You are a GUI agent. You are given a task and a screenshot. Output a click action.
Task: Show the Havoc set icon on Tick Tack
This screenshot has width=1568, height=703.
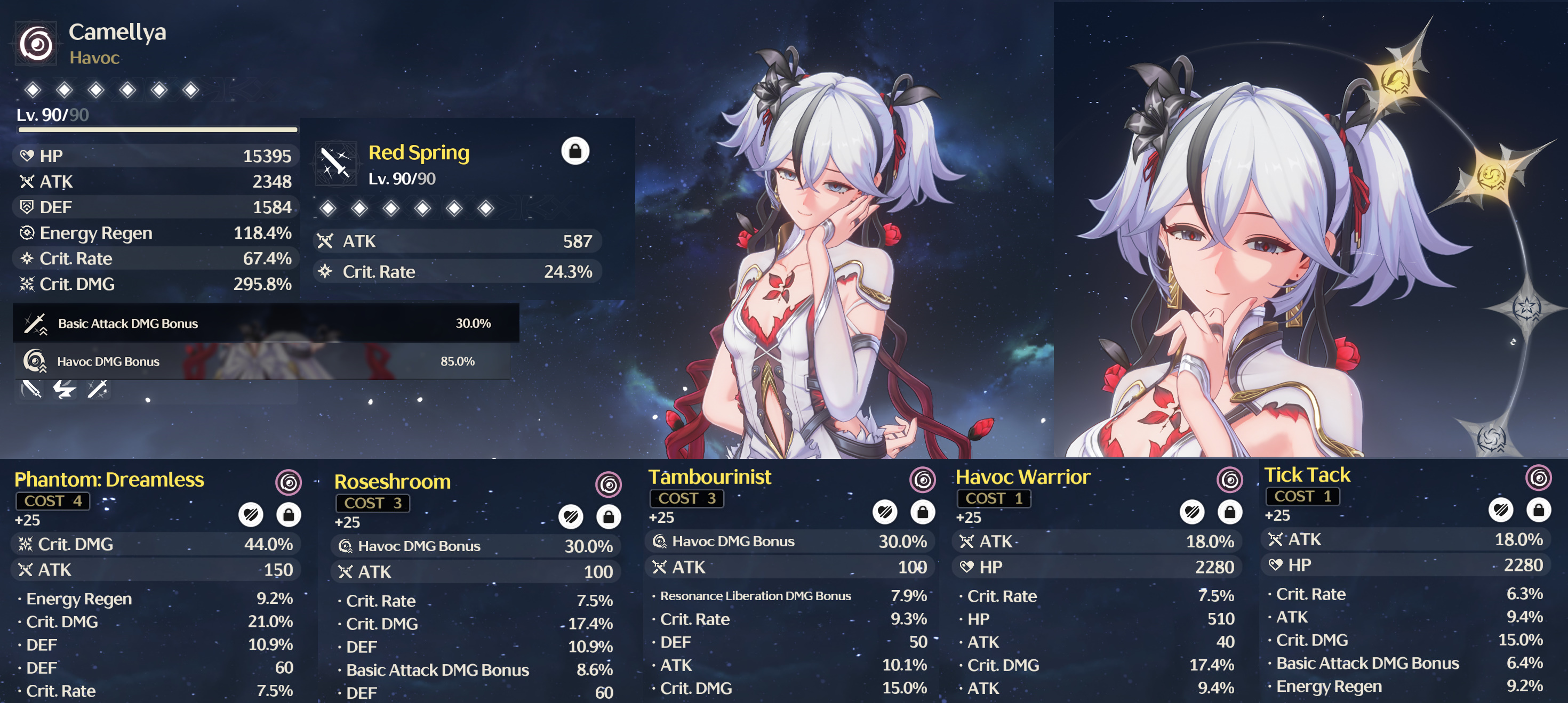coord(1538,478)
